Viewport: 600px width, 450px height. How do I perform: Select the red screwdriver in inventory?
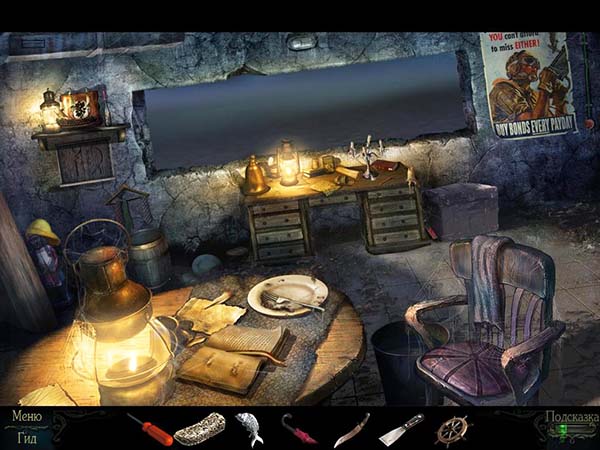point(149,429)
